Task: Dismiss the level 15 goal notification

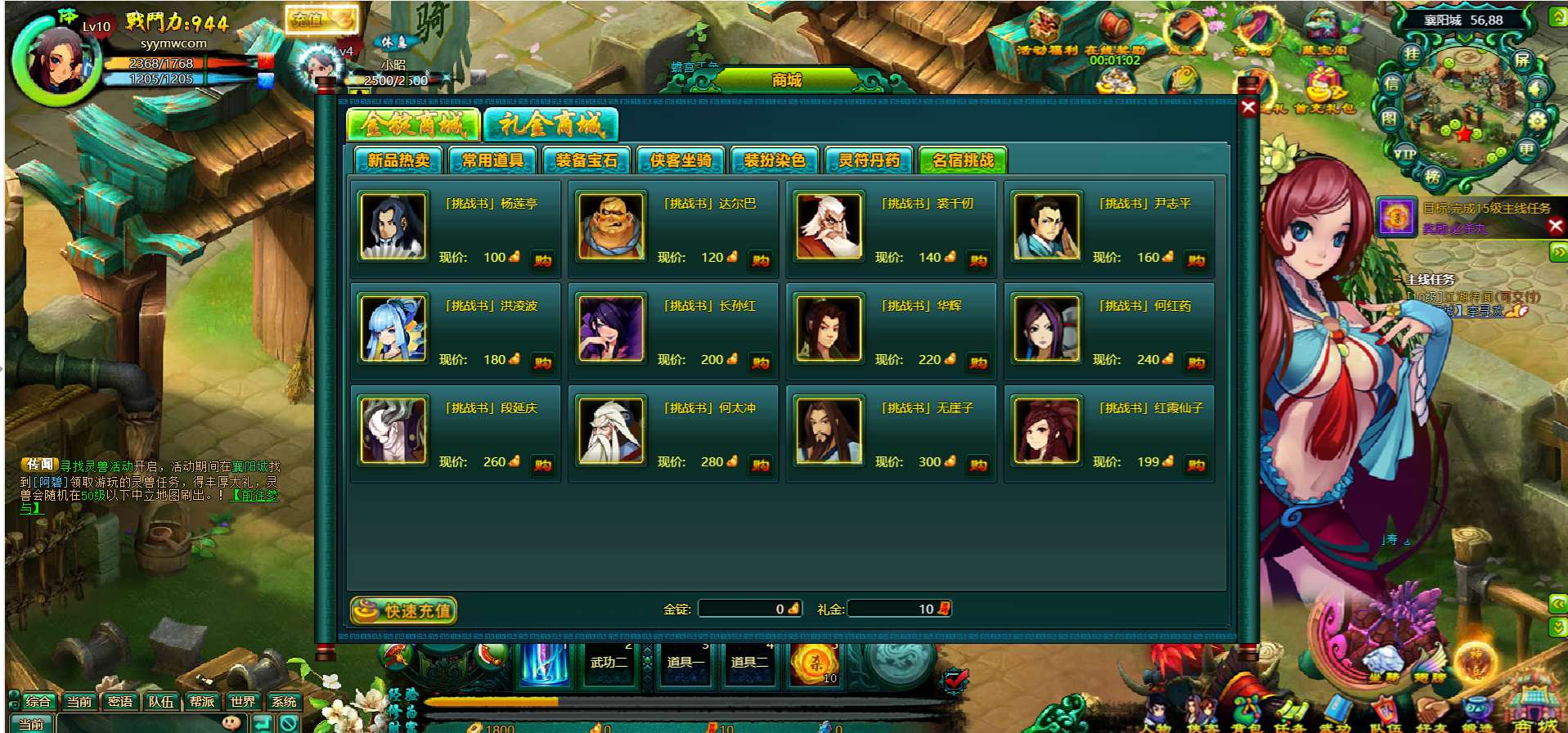Action: pyautogui.click(x=1556, y=226)
